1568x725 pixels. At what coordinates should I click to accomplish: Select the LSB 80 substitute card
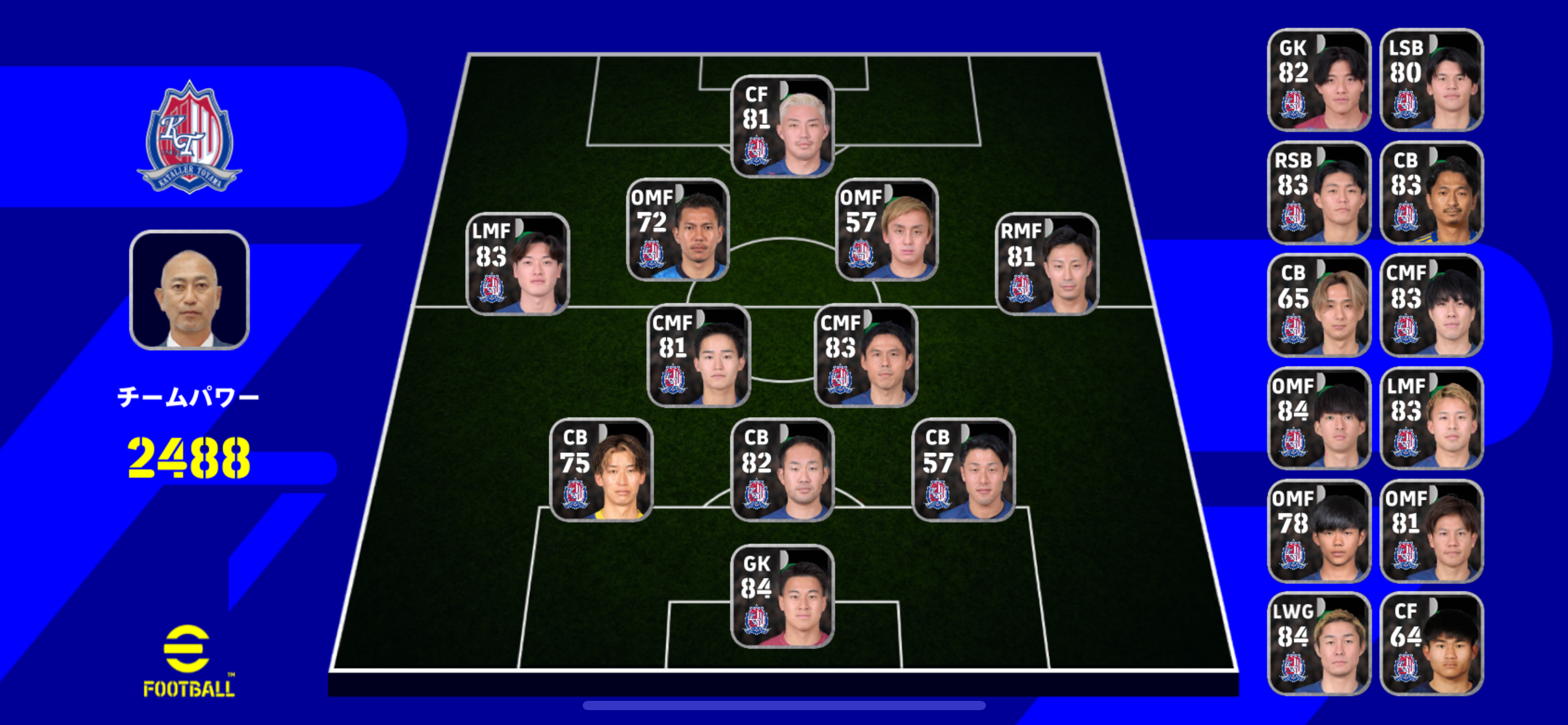(1431, 80)
